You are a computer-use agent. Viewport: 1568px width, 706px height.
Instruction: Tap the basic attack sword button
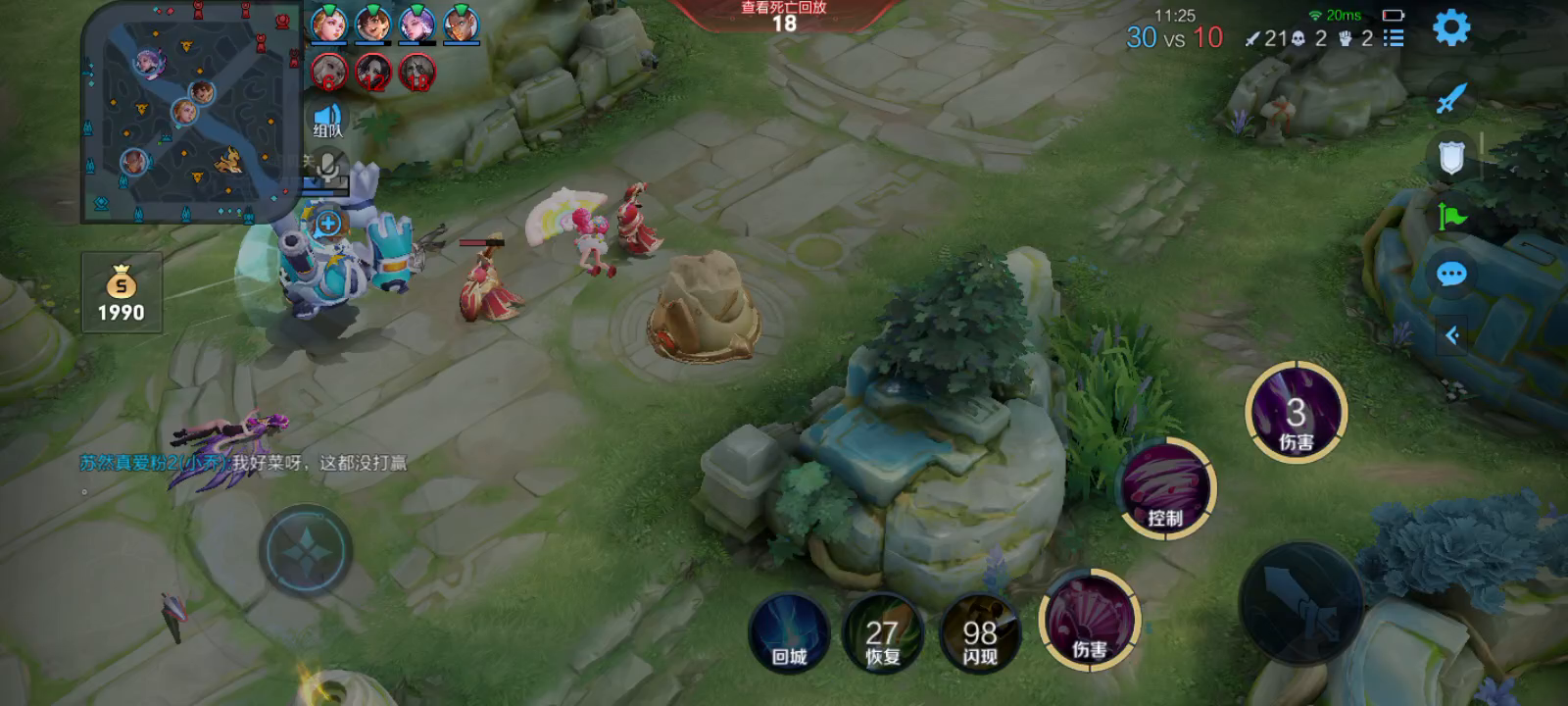tap(1300, 602)
